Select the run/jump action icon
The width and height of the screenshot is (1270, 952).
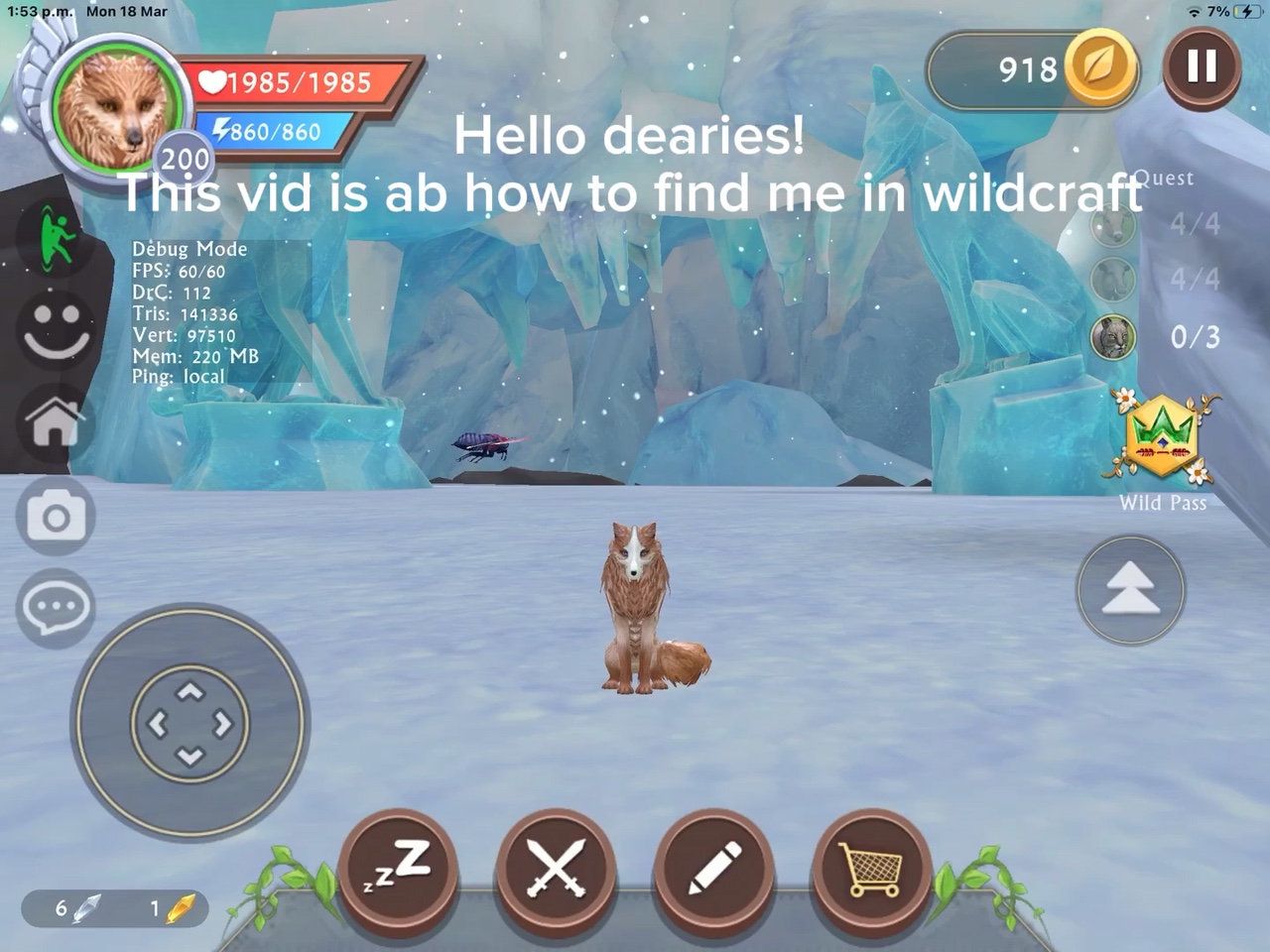point(55,238)
